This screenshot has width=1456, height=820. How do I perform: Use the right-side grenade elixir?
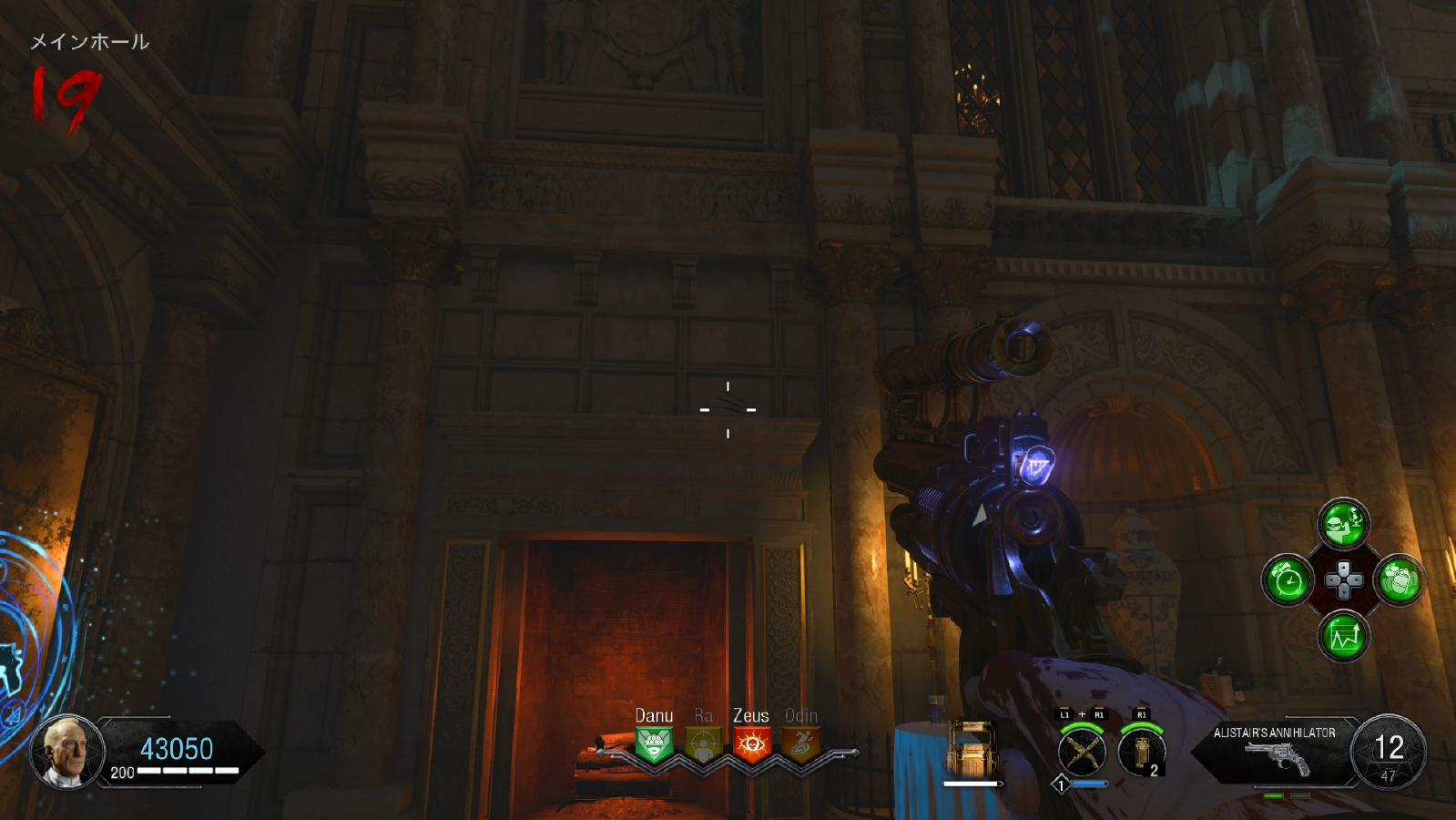[1400, 579]
